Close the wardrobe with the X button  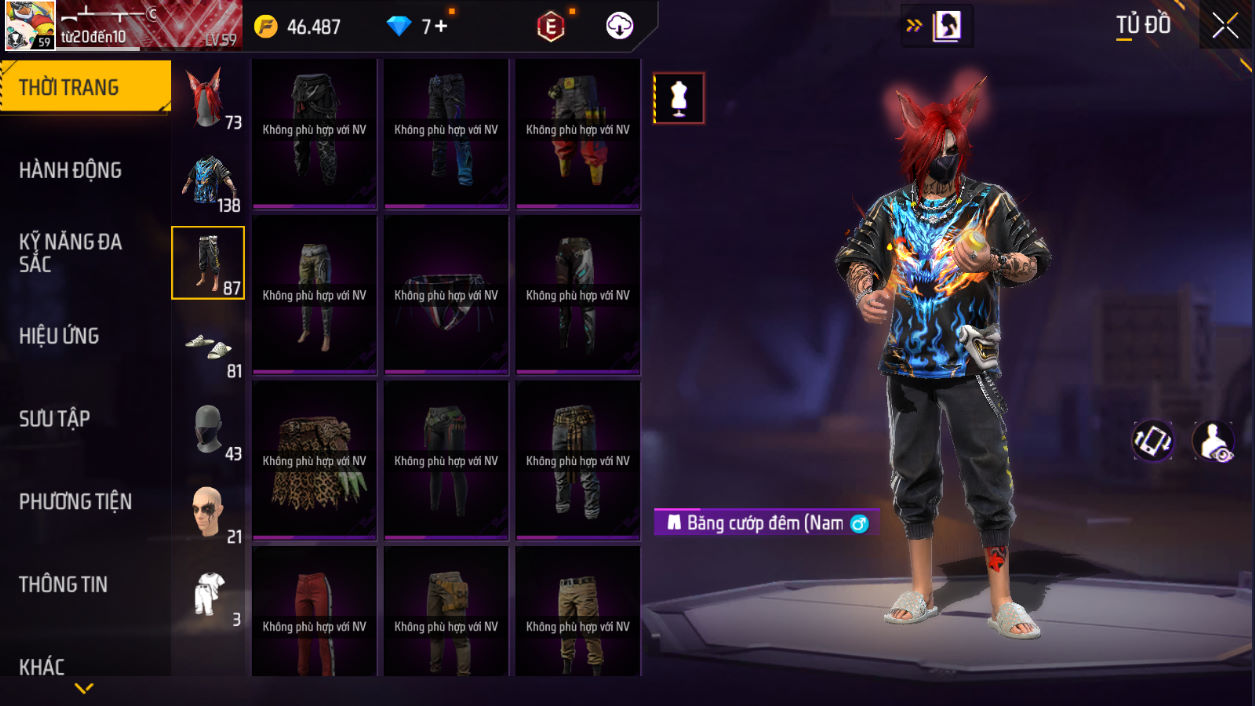pyautogui.click(x=1225, y=27)
